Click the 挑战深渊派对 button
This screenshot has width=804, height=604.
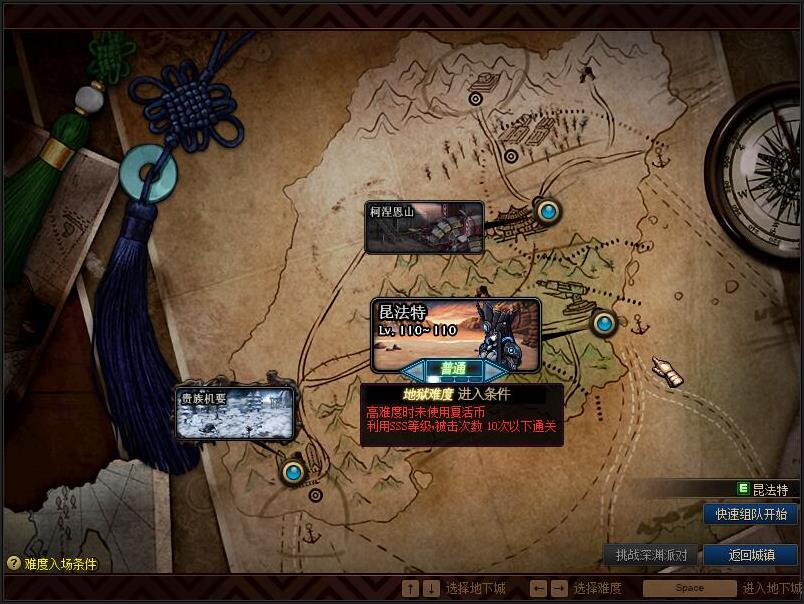click(651, 555)
